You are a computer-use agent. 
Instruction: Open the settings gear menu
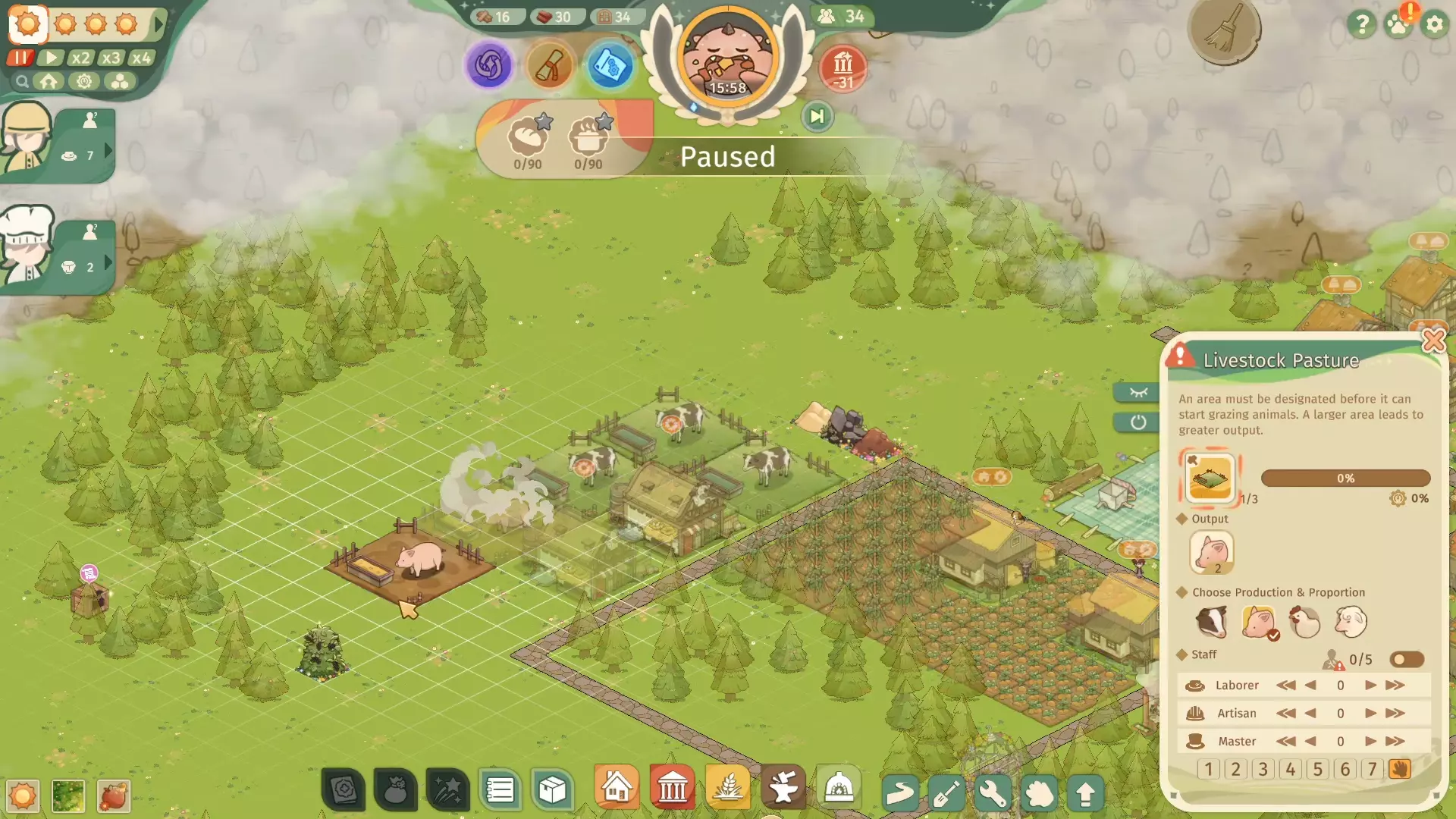(x=1434, y=25)
